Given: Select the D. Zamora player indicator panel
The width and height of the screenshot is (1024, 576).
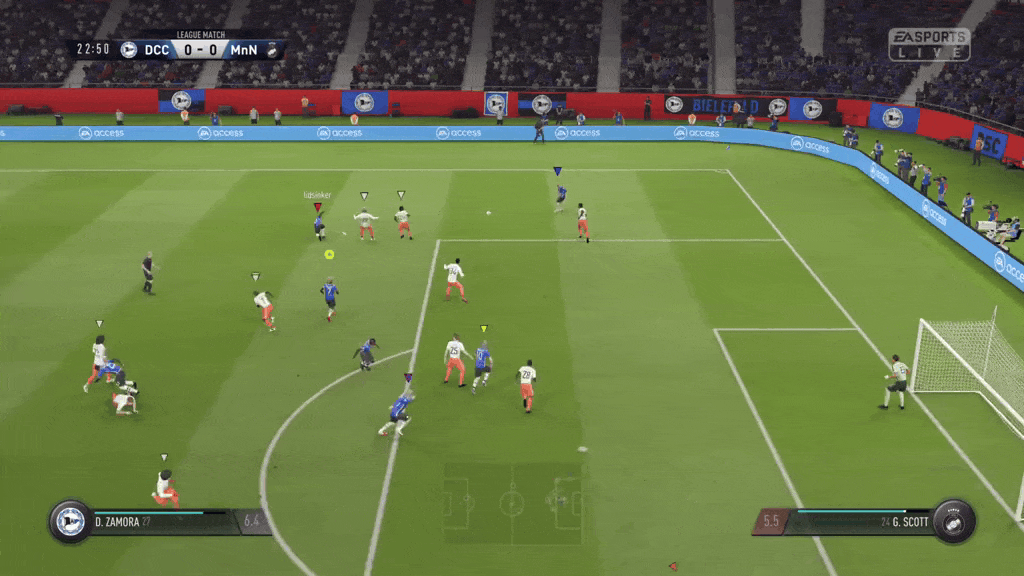Looking at the screenshot, I should [x=160, y=521].
